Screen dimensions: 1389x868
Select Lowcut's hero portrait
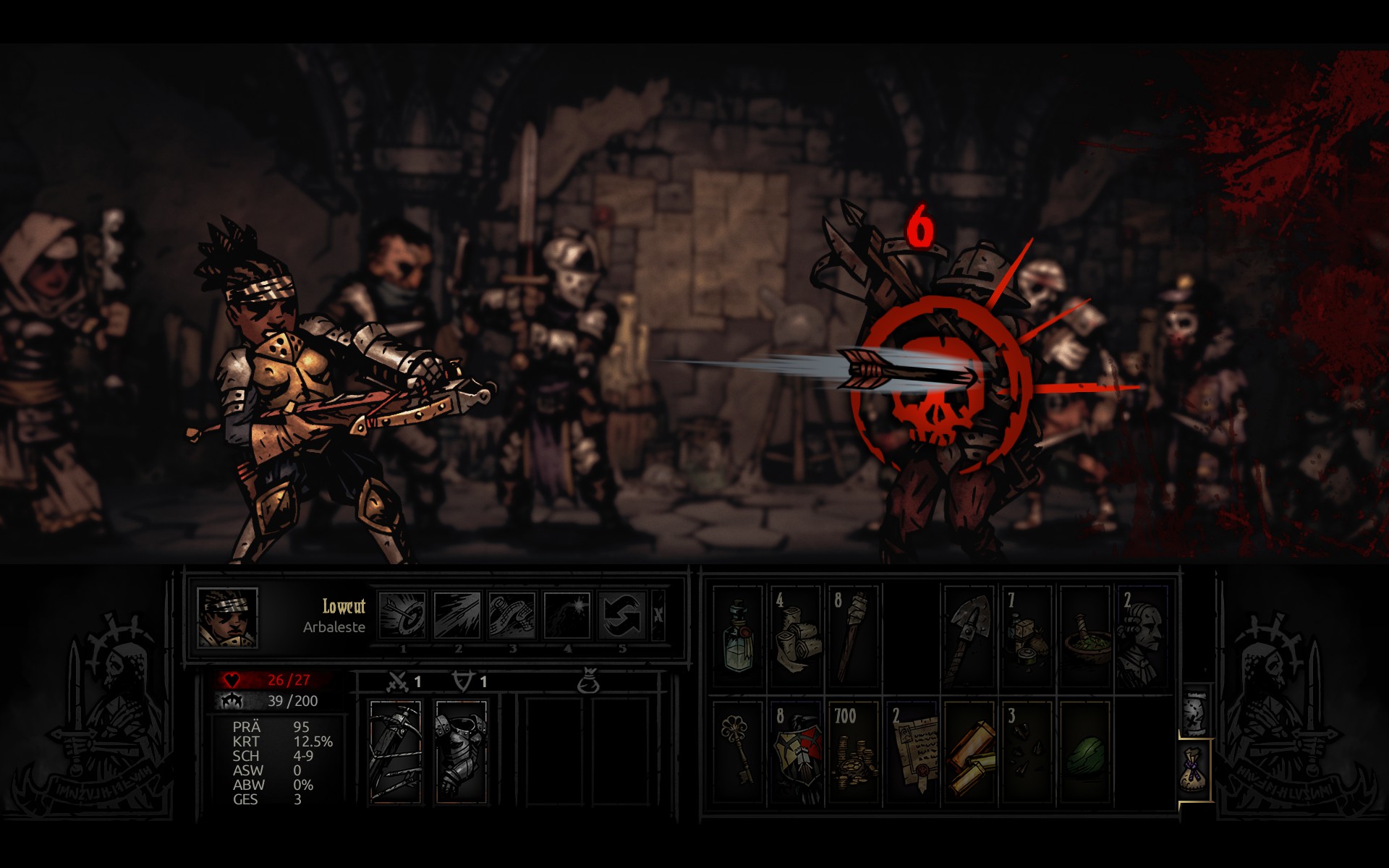click(227, 618)
